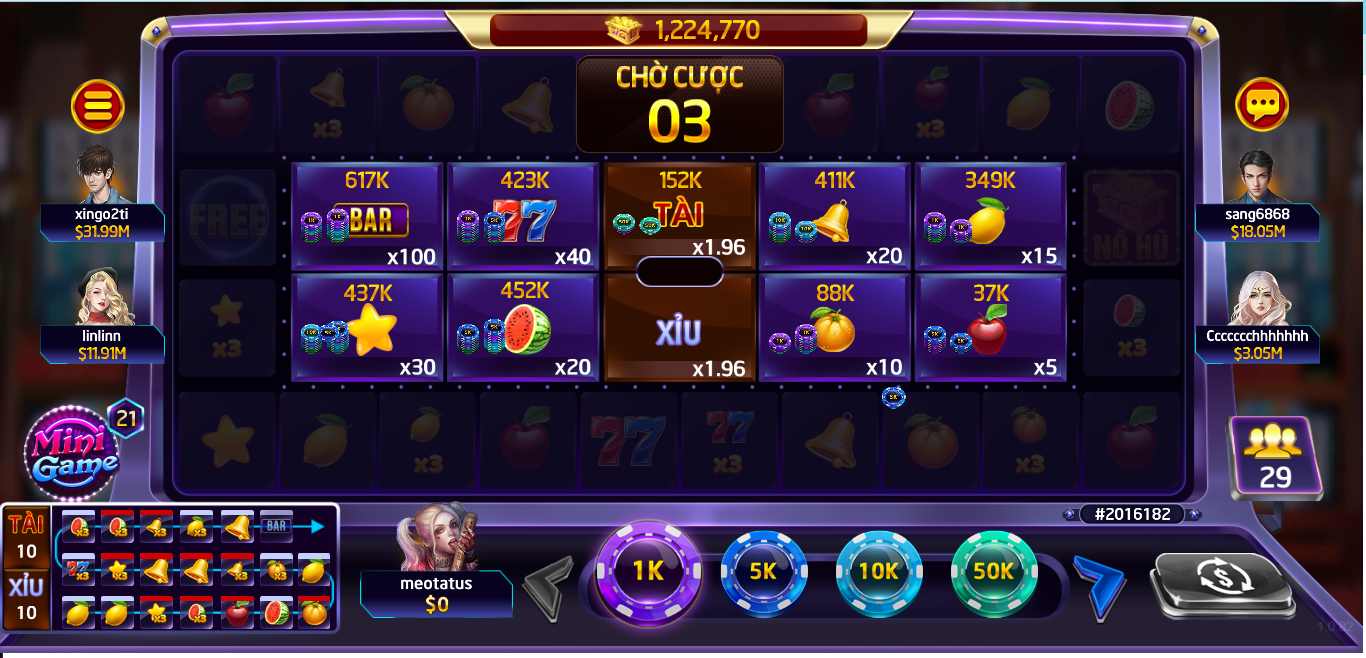
Task: Select the 50K chip
Action: (994, 572)
